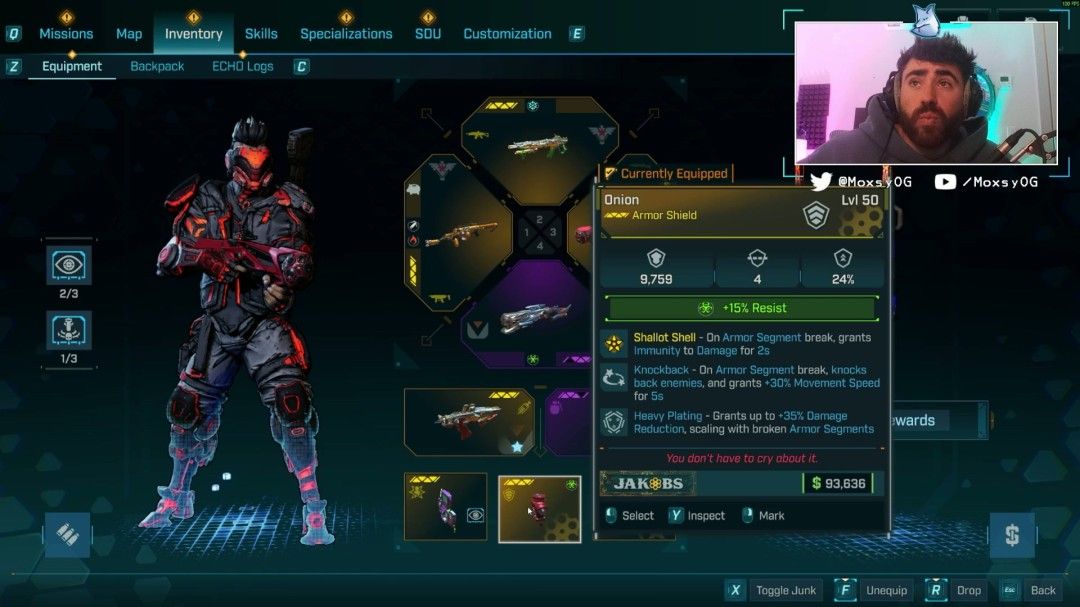Select the purple class mod slot
This screenshot has height=607, width=1080.
pos(445,507)
